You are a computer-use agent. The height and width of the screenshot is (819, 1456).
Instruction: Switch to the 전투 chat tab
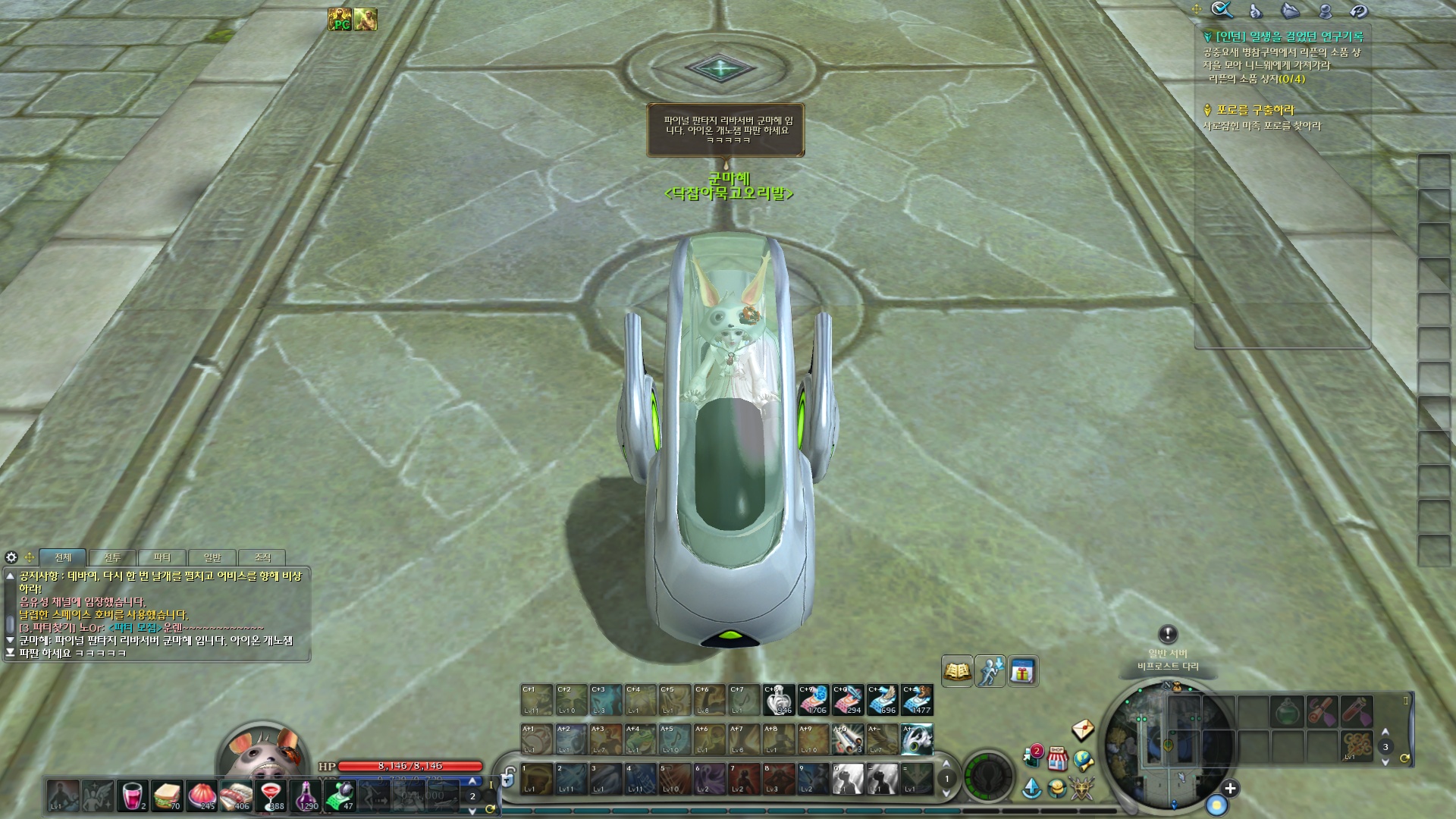(112, 557)
